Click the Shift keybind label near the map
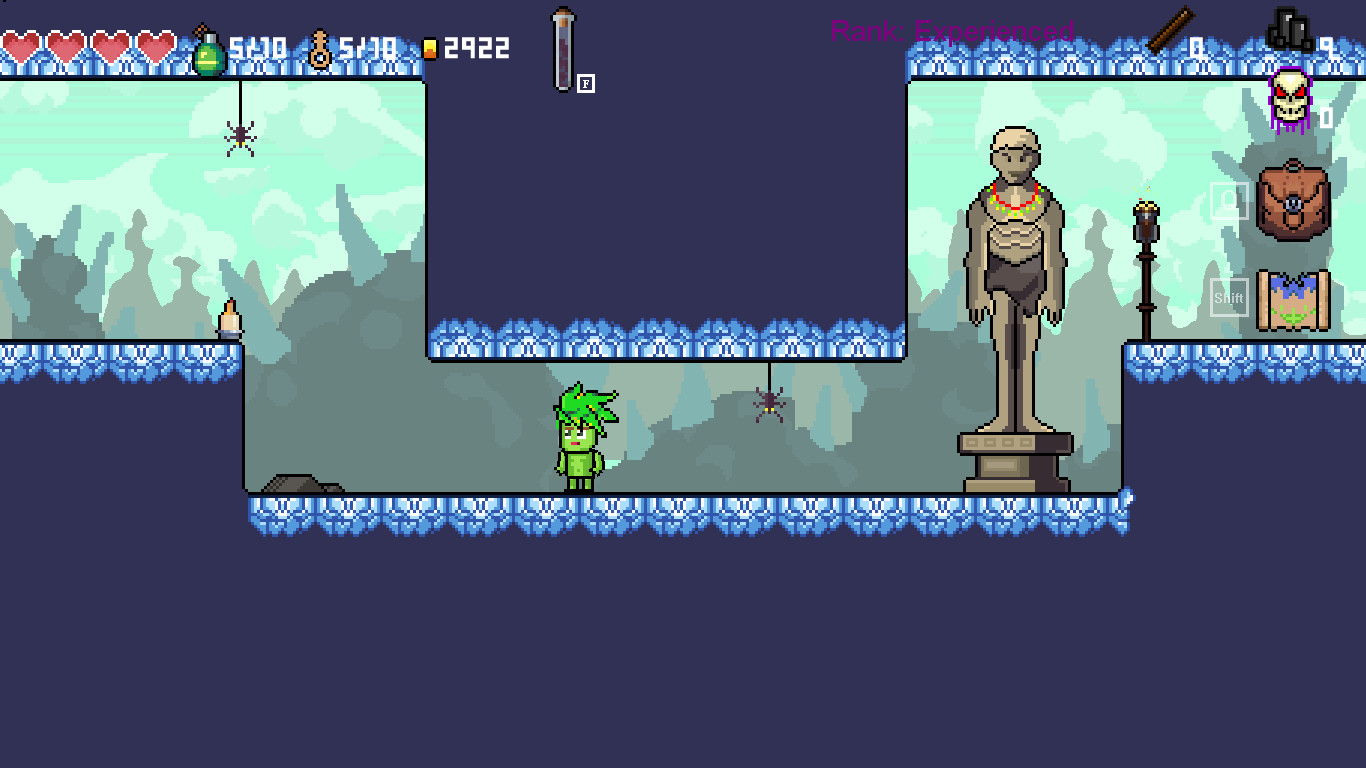1366x768 pixels. click(1229, 296)
